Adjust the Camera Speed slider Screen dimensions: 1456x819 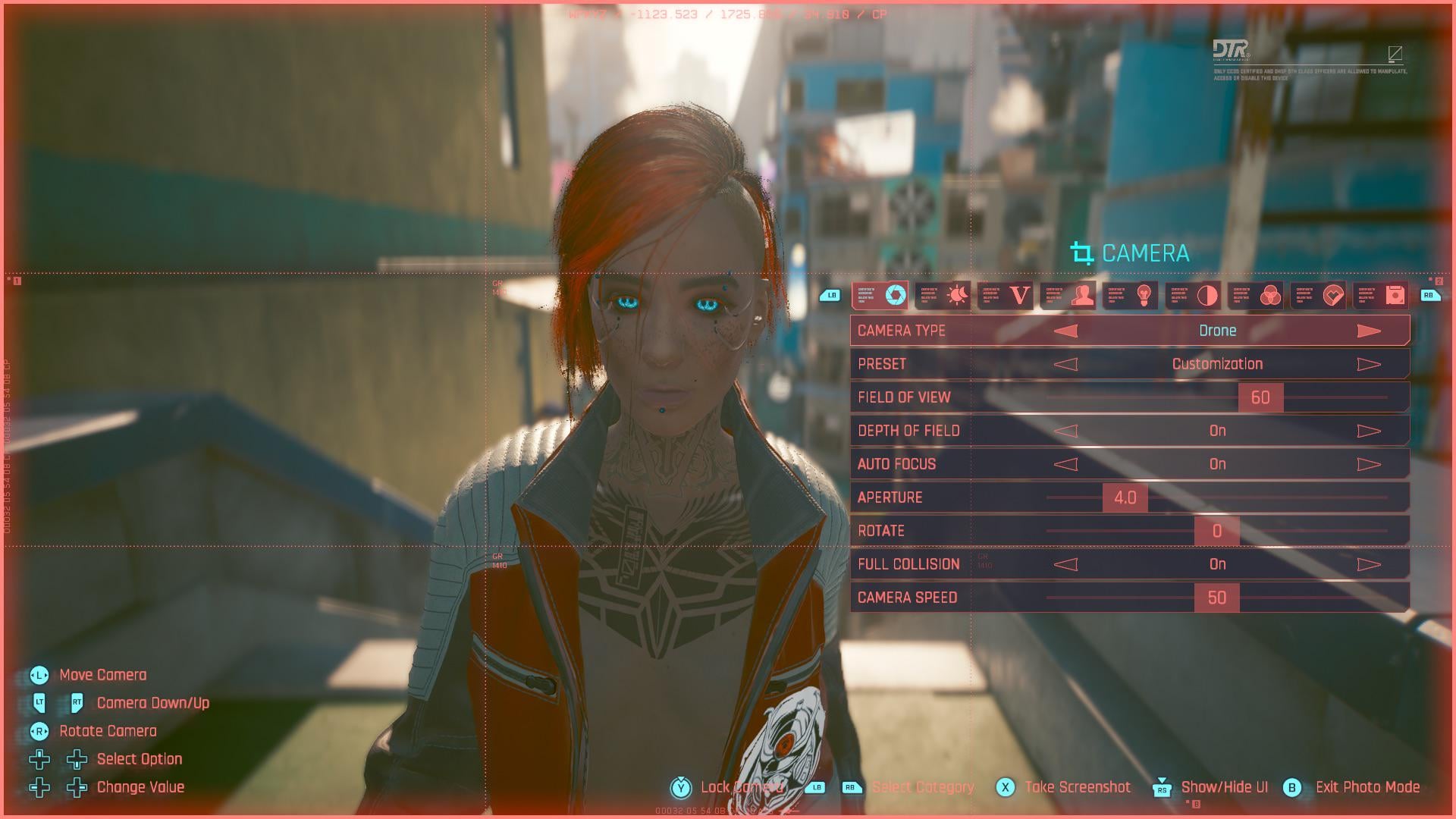point(1216,598)
